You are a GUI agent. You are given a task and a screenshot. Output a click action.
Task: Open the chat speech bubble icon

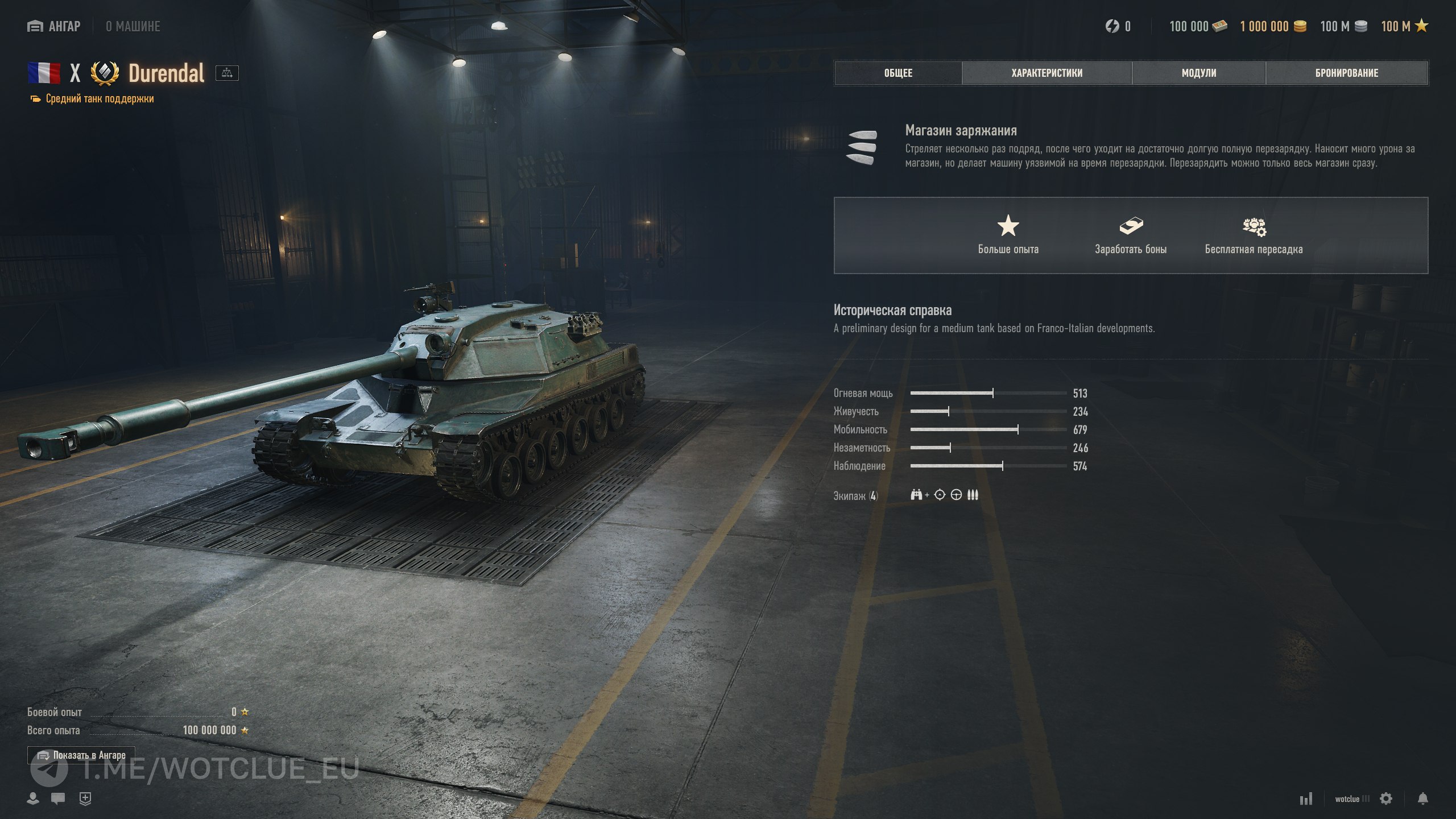[x=57, y=799]
